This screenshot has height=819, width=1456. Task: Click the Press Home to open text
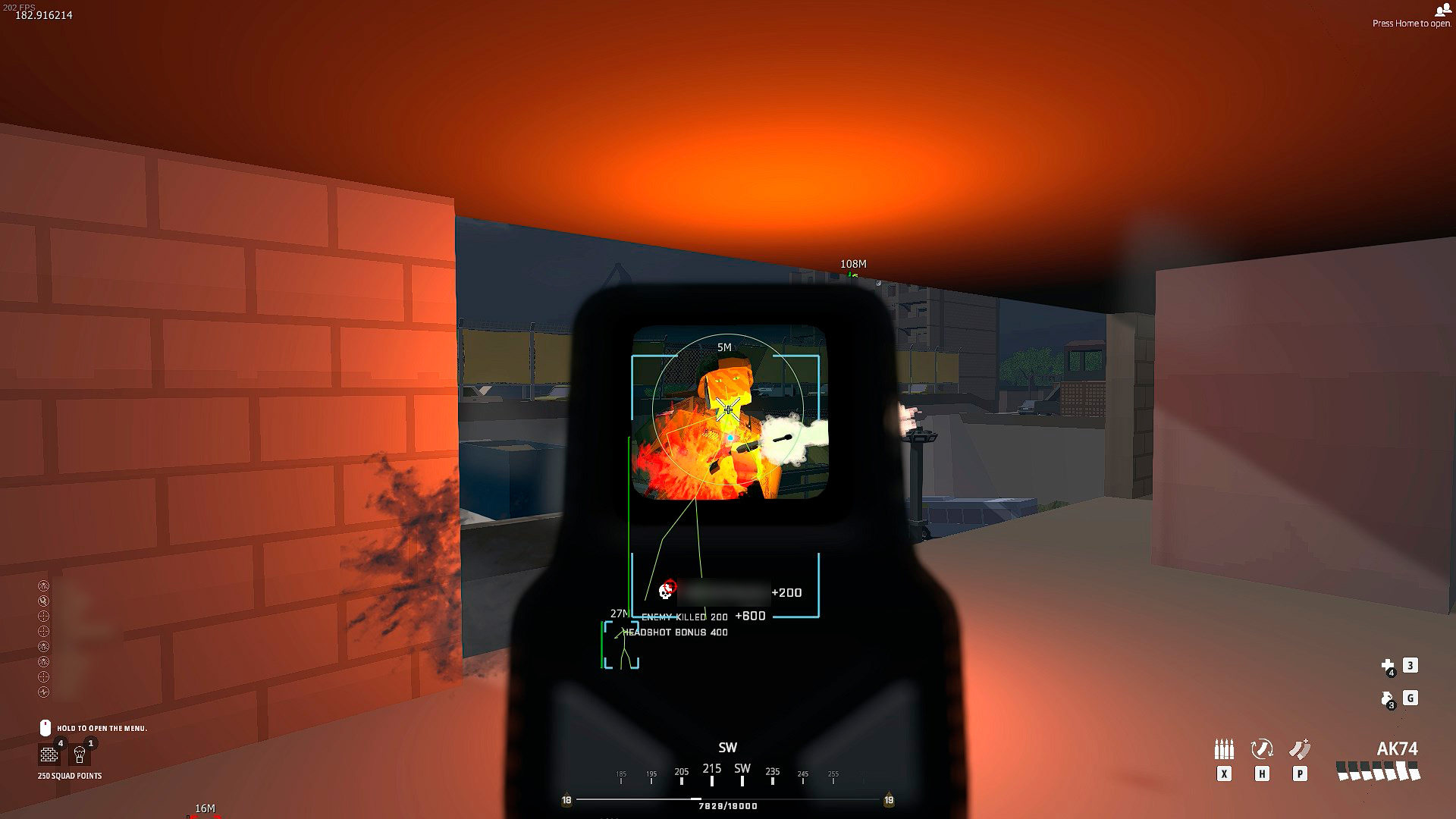tap(1410, 22)
